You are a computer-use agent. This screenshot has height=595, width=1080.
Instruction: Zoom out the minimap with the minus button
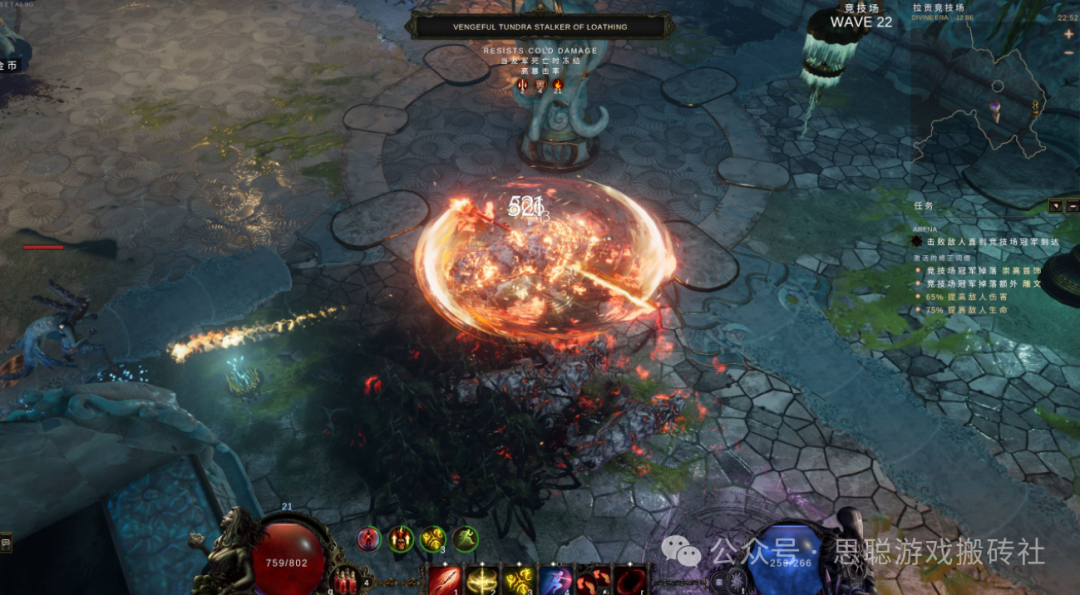tap(1069, 50)
